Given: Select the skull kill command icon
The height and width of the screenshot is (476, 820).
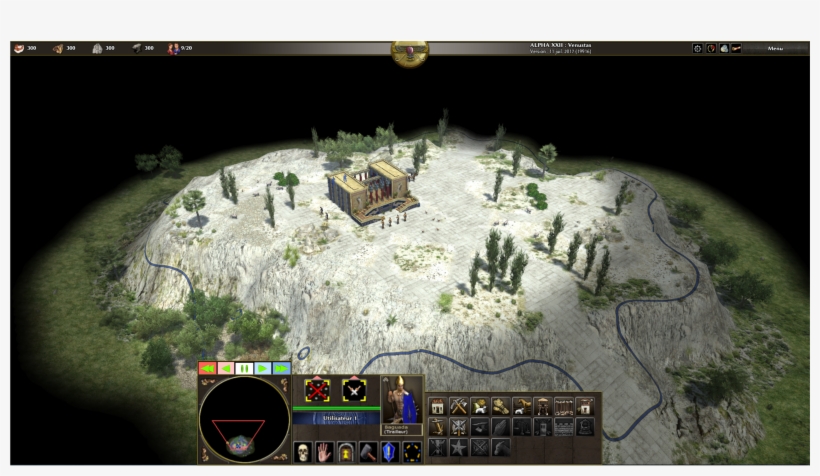Looking at the screenshot, I should [302, 451].
